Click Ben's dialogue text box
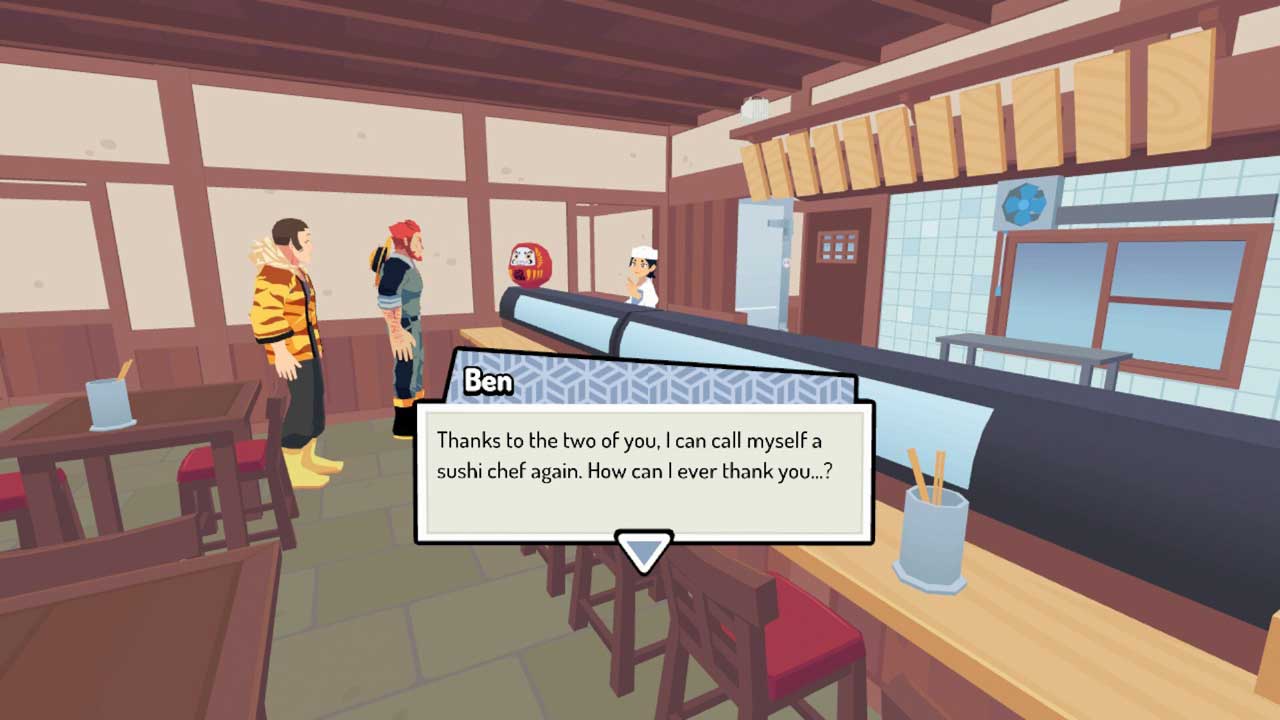1280x720 pixels. click(644, 470)
